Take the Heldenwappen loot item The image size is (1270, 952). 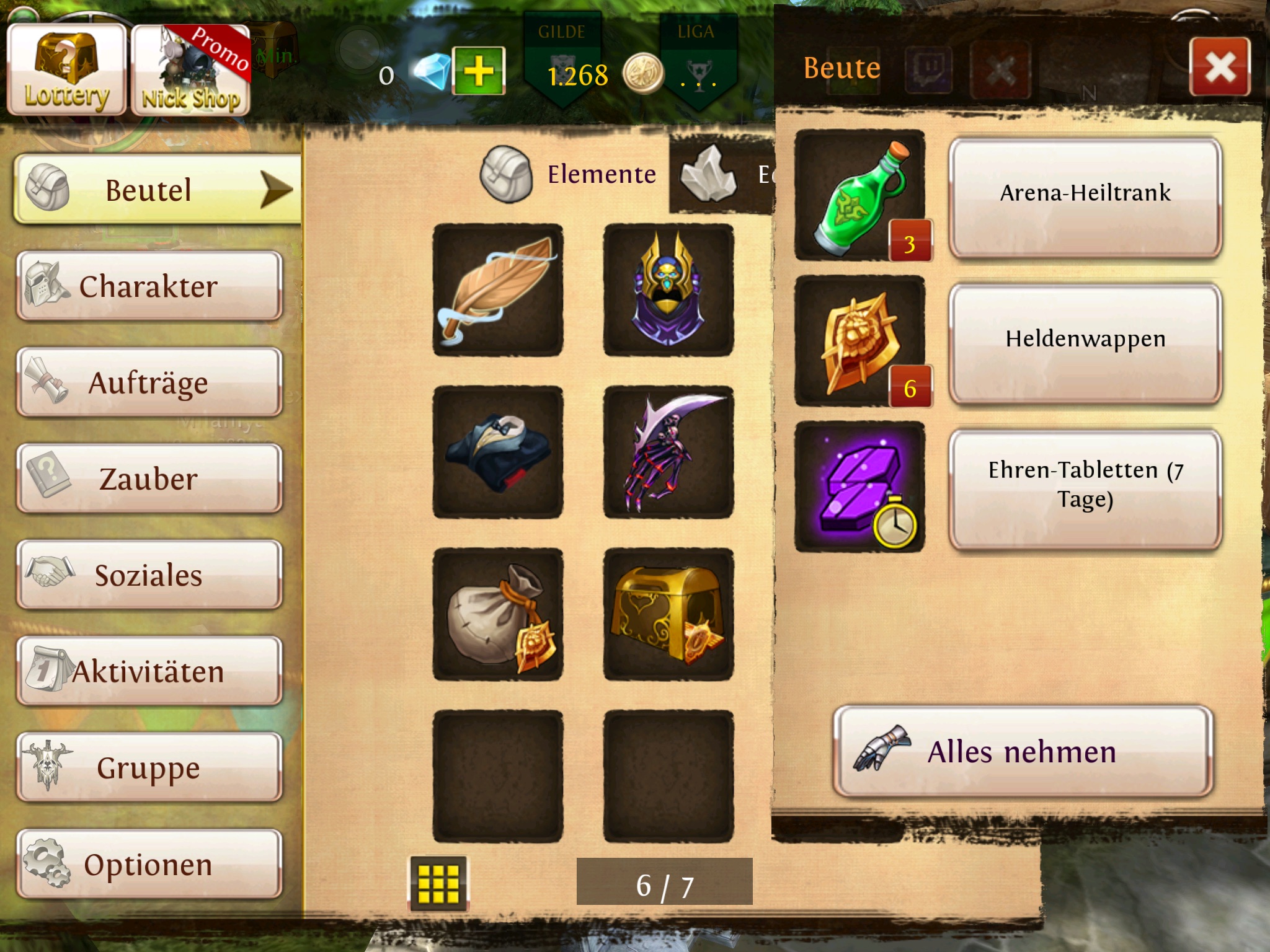pos(1085,342)
